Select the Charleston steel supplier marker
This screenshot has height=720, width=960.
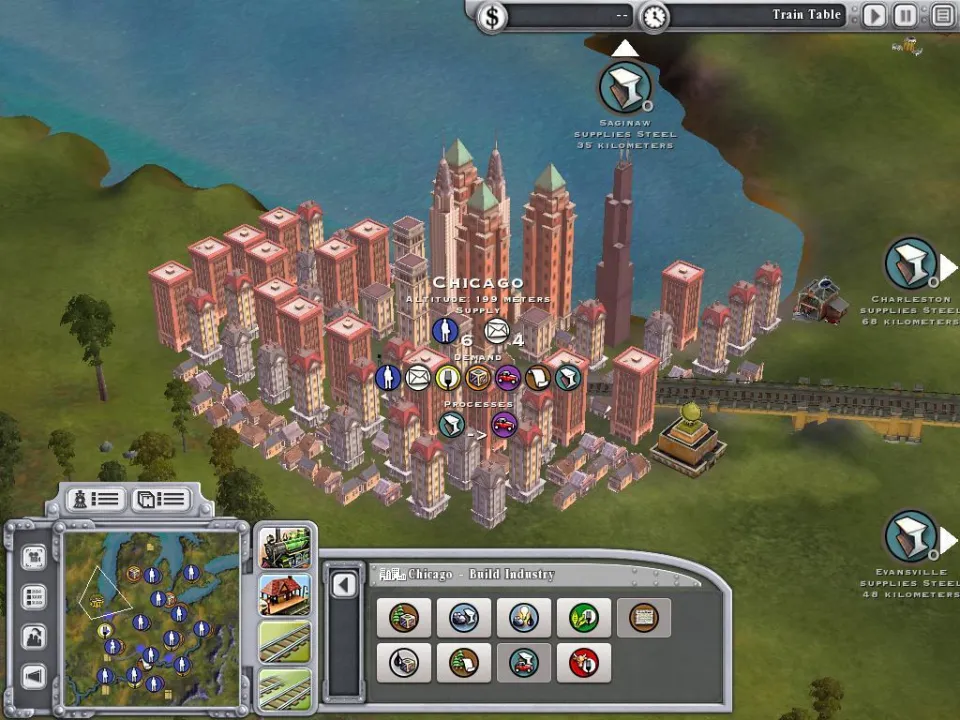(x=911, y=264)
